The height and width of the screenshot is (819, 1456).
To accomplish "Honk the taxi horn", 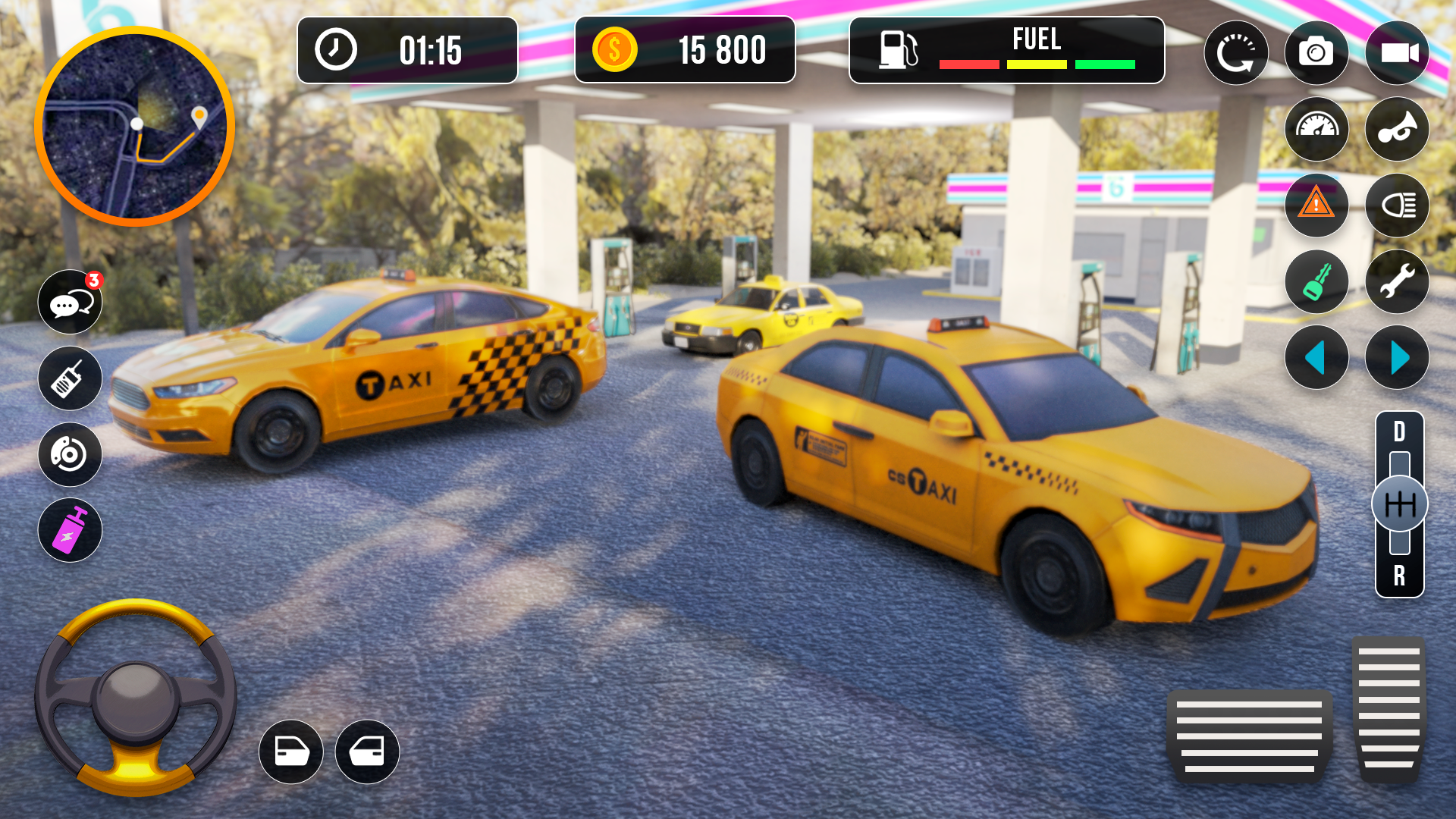I will click(x=1398, y=130).
